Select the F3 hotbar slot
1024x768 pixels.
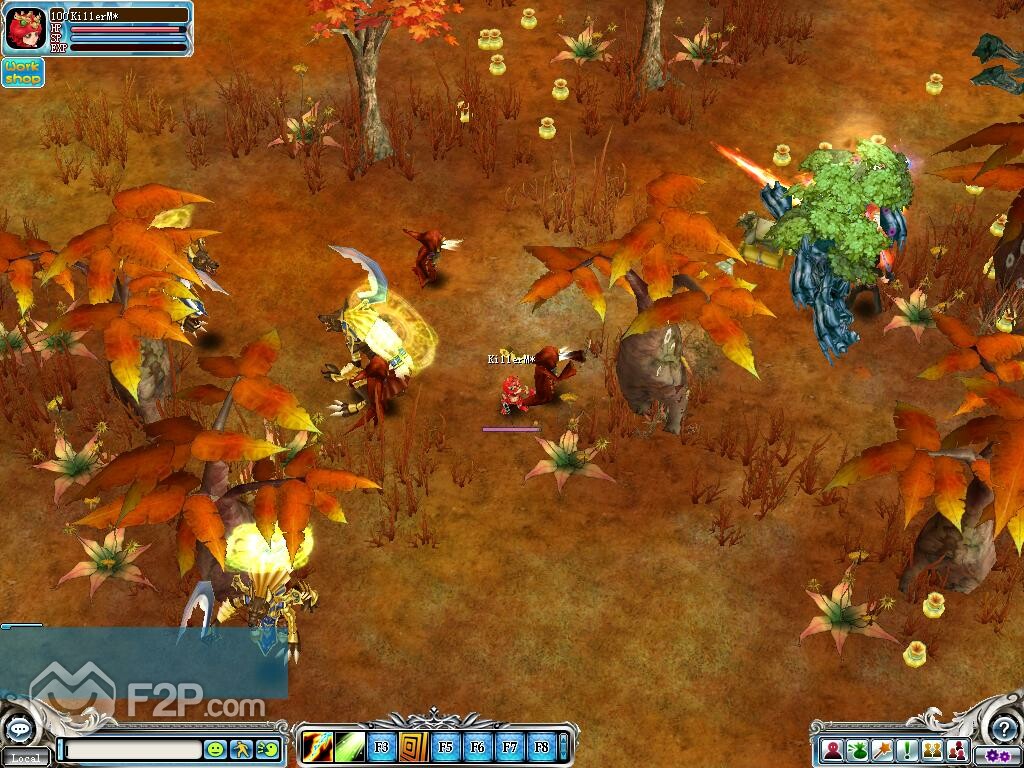click(381, 746)
